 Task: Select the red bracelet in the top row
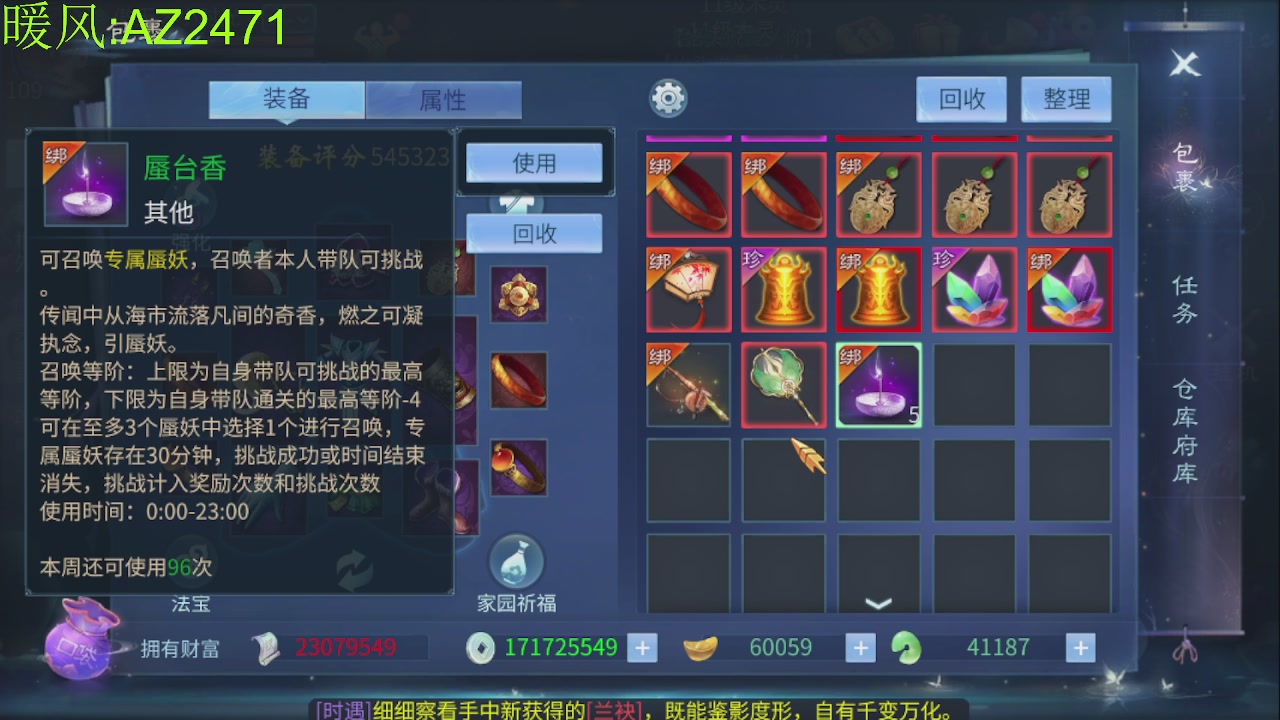click(689, 193)
